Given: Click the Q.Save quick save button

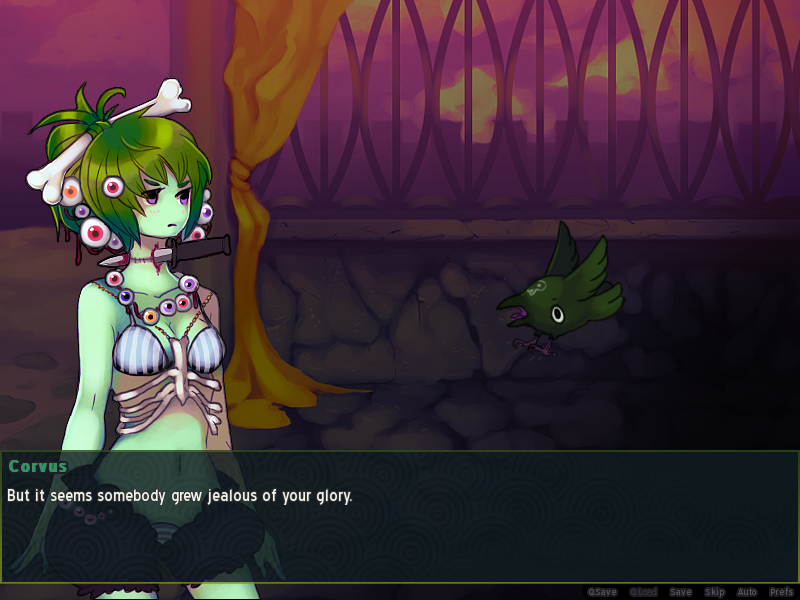Looking at the screenshot, I should click(x=602, y=592).
